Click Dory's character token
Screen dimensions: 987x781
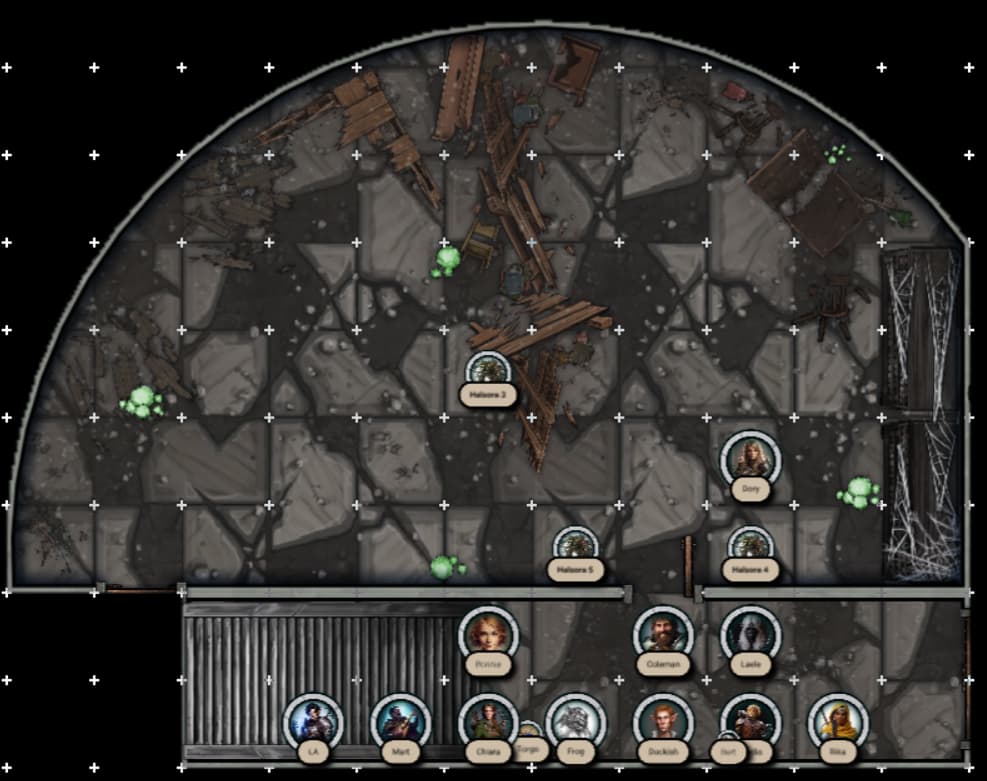coord(750,459)
